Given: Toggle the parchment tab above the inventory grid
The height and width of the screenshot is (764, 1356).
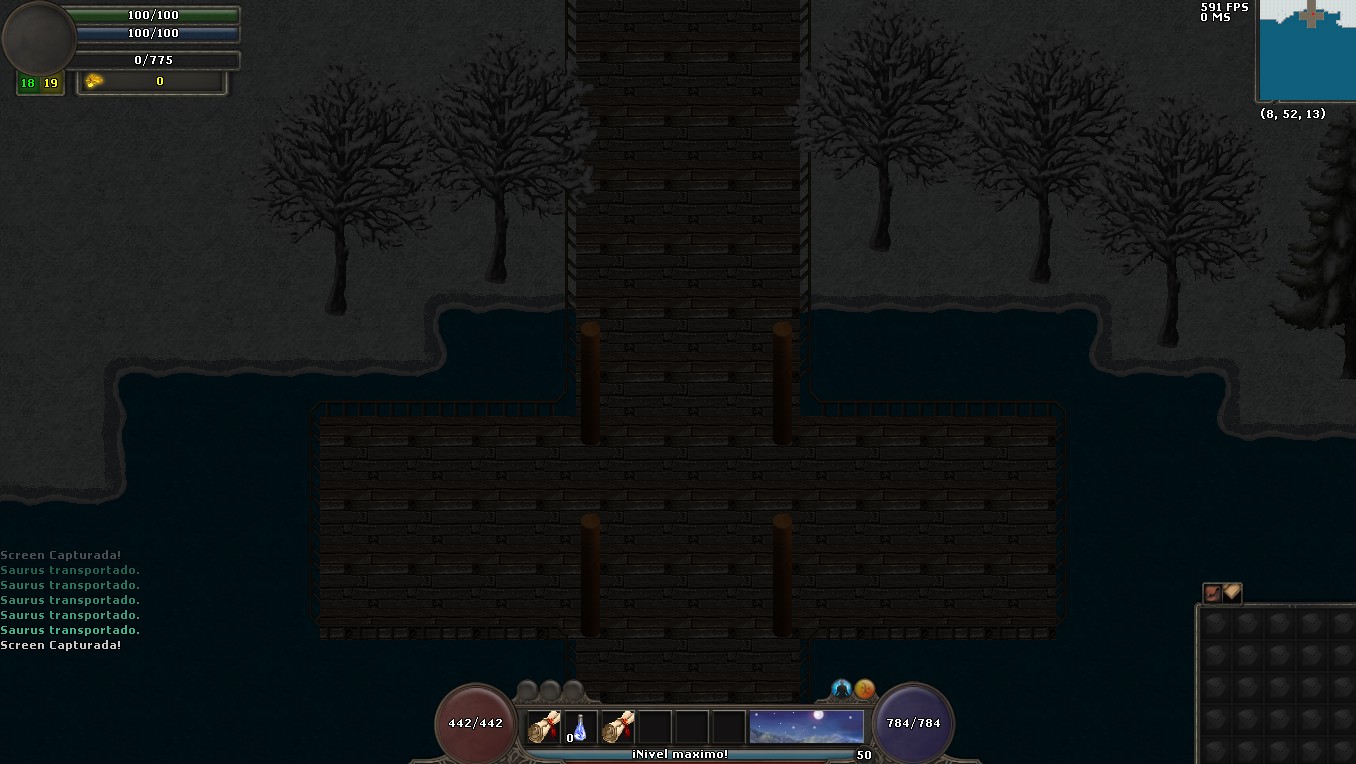Looking at the screenshot, I should coord(1232,593).
